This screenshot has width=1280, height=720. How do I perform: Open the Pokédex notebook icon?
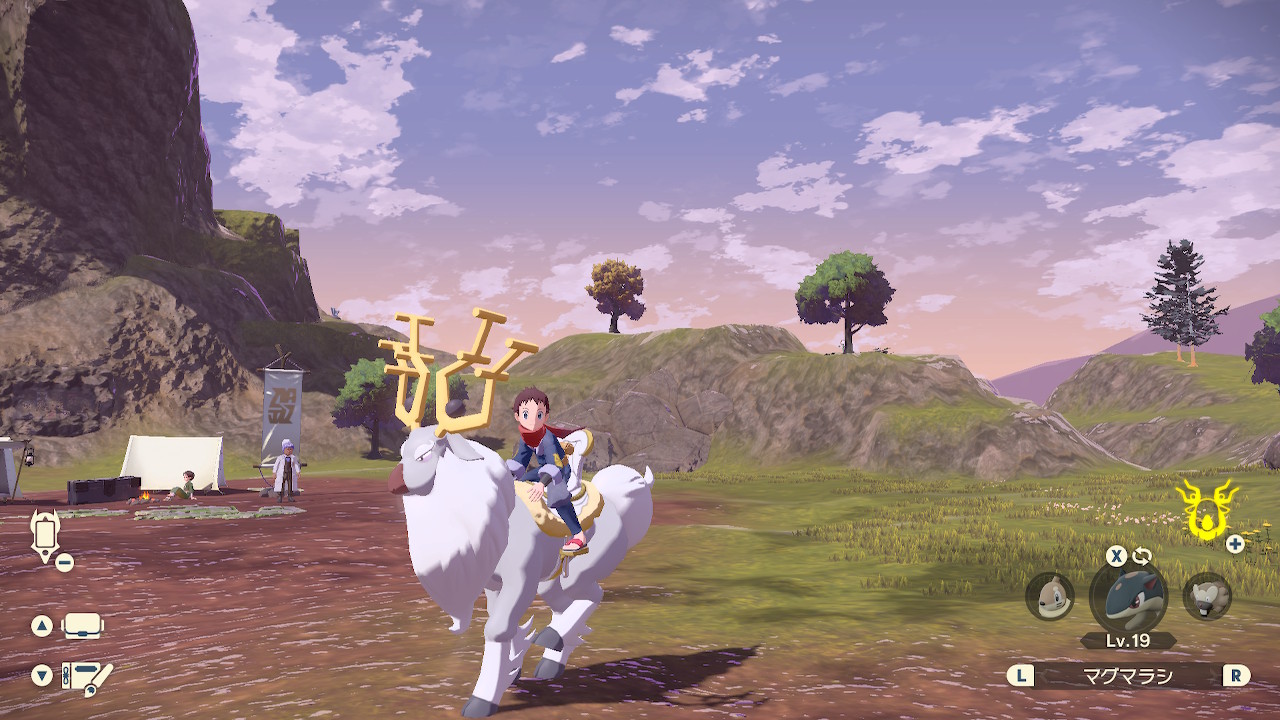point(88,677)
